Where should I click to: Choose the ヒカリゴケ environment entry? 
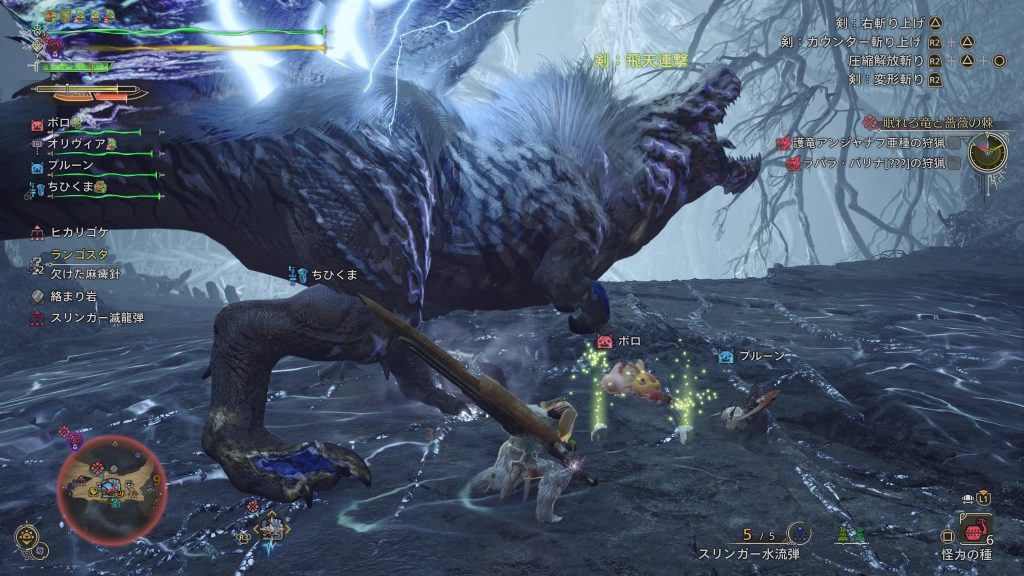pos(78,232)
